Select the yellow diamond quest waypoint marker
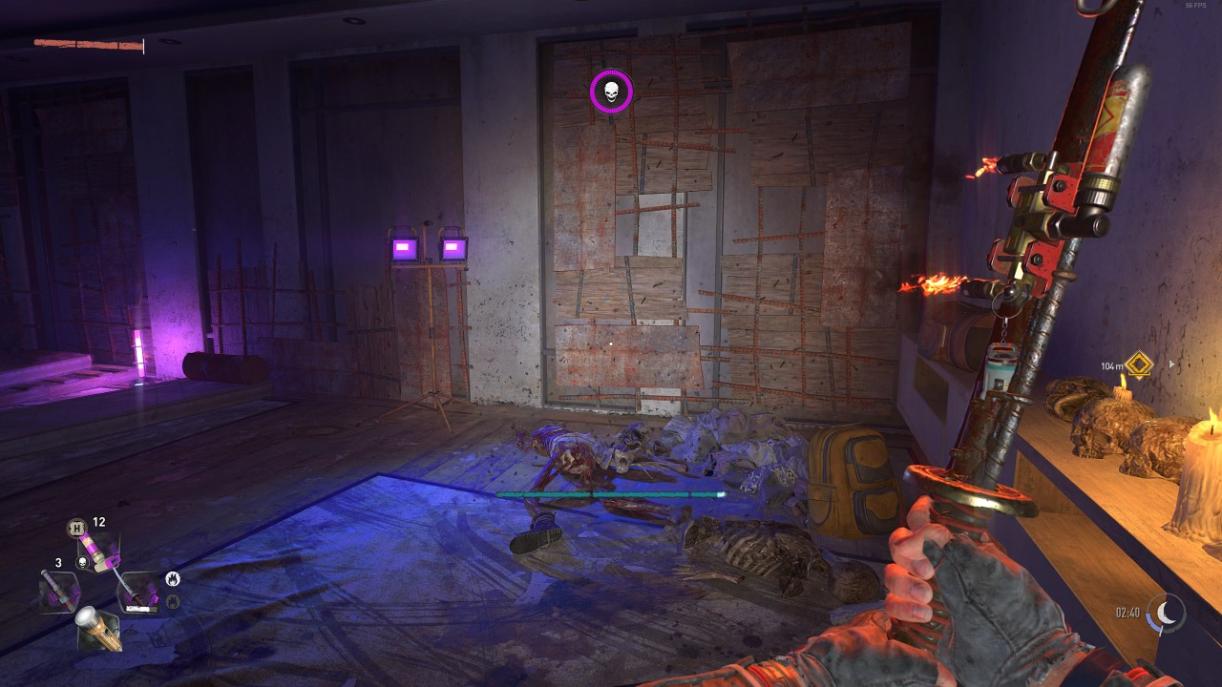The height and width of the screenshot is (687, 1222). click(x=1138, y=365)
